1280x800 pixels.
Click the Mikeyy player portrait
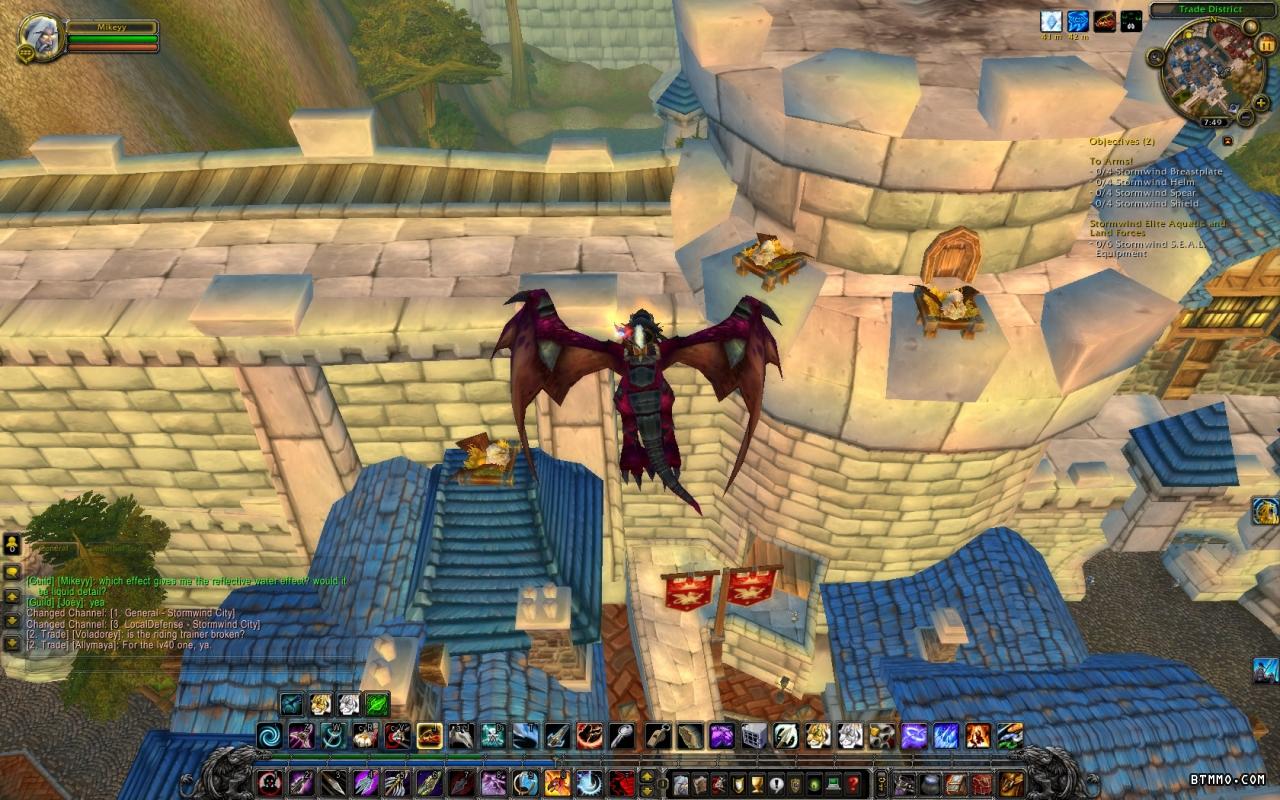pyautogui.click(x=42, y=36)
